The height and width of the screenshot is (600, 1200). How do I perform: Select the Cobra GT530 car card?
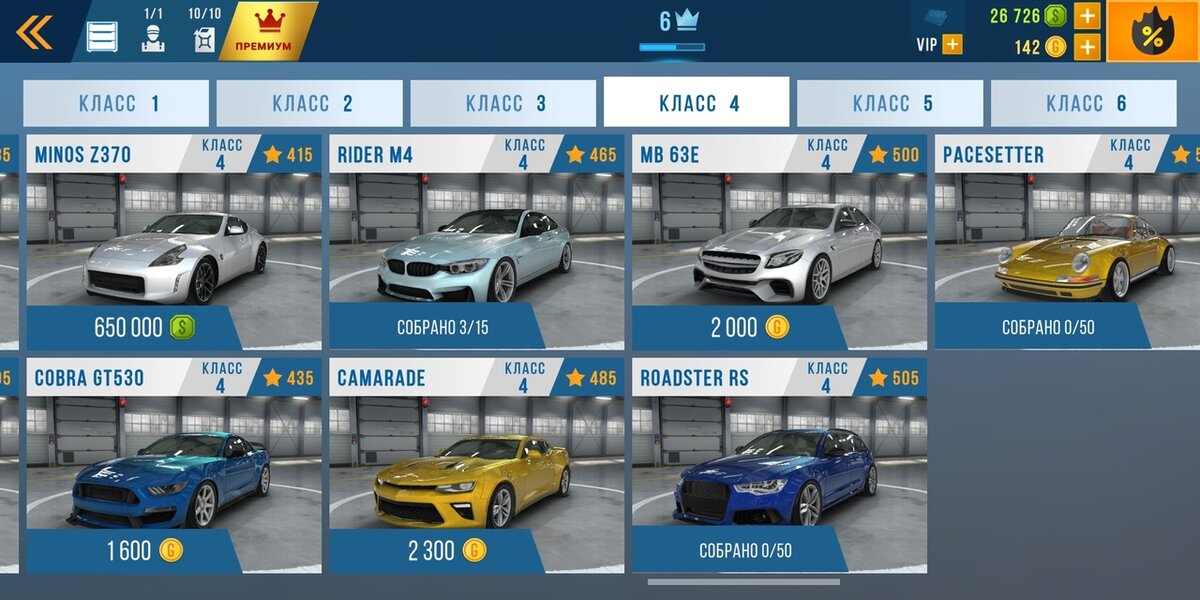coord(174,466)
